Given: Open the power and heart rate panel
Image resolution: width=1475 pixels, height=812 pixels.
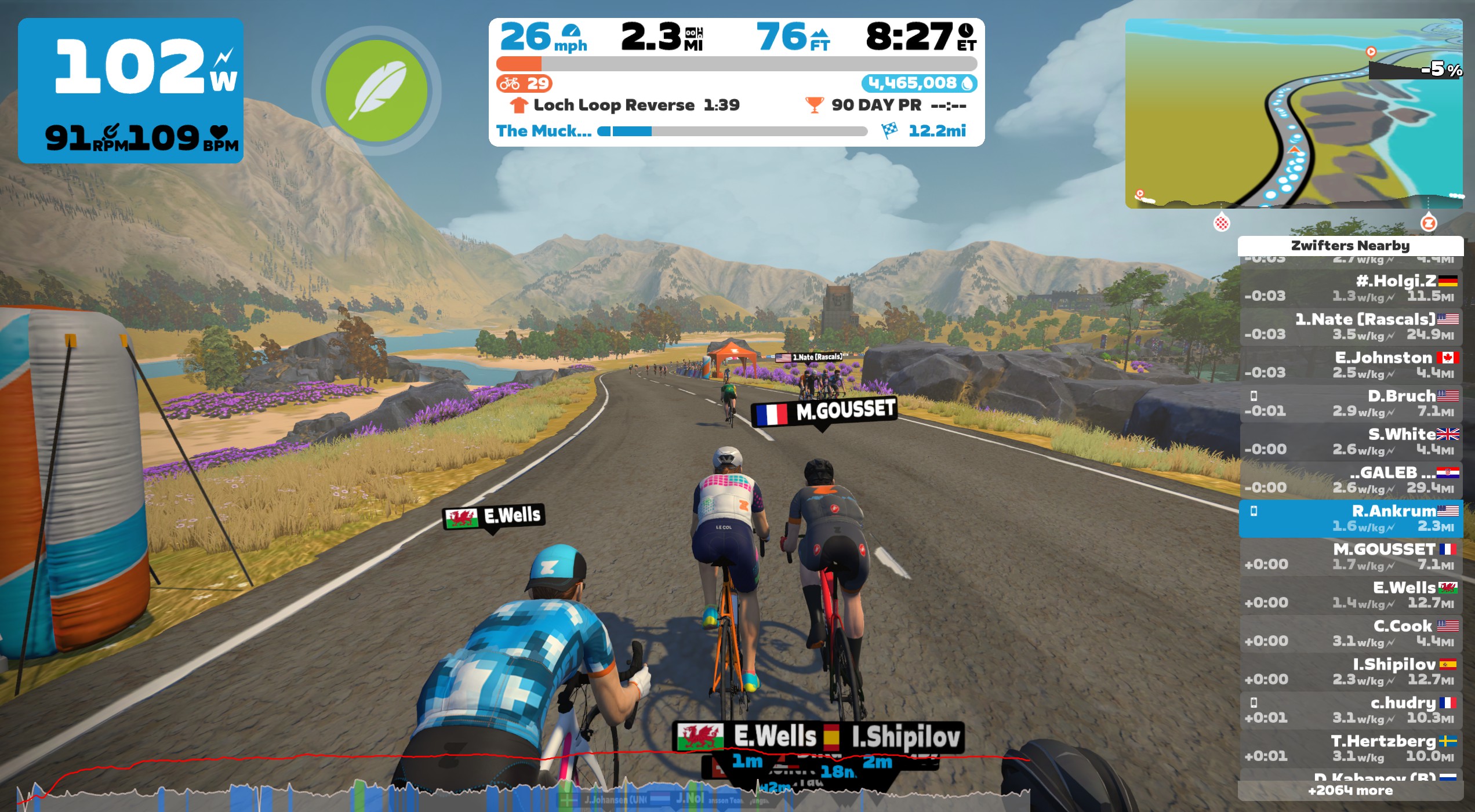Looking at the screenshot, I should point(130,90).
